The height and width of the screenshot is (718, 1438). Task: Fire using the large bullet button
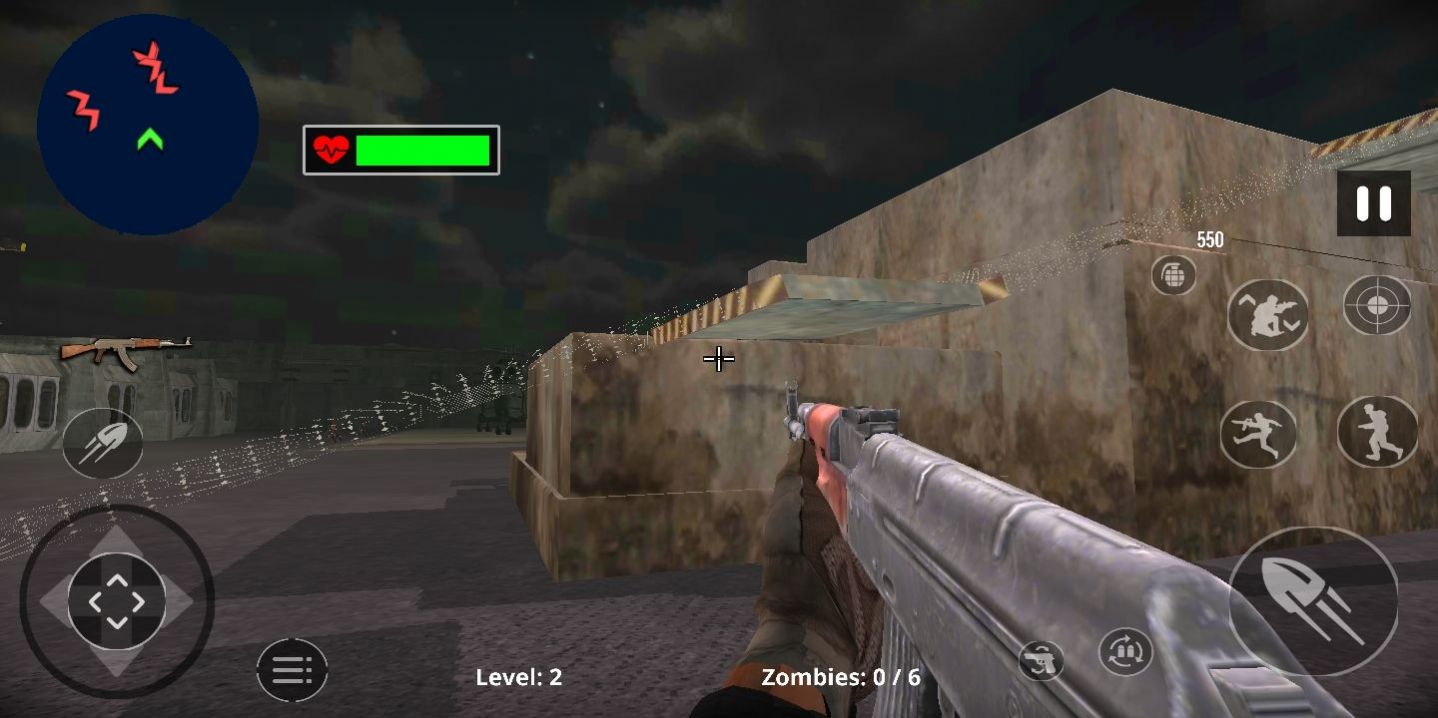pos(1312,601)
